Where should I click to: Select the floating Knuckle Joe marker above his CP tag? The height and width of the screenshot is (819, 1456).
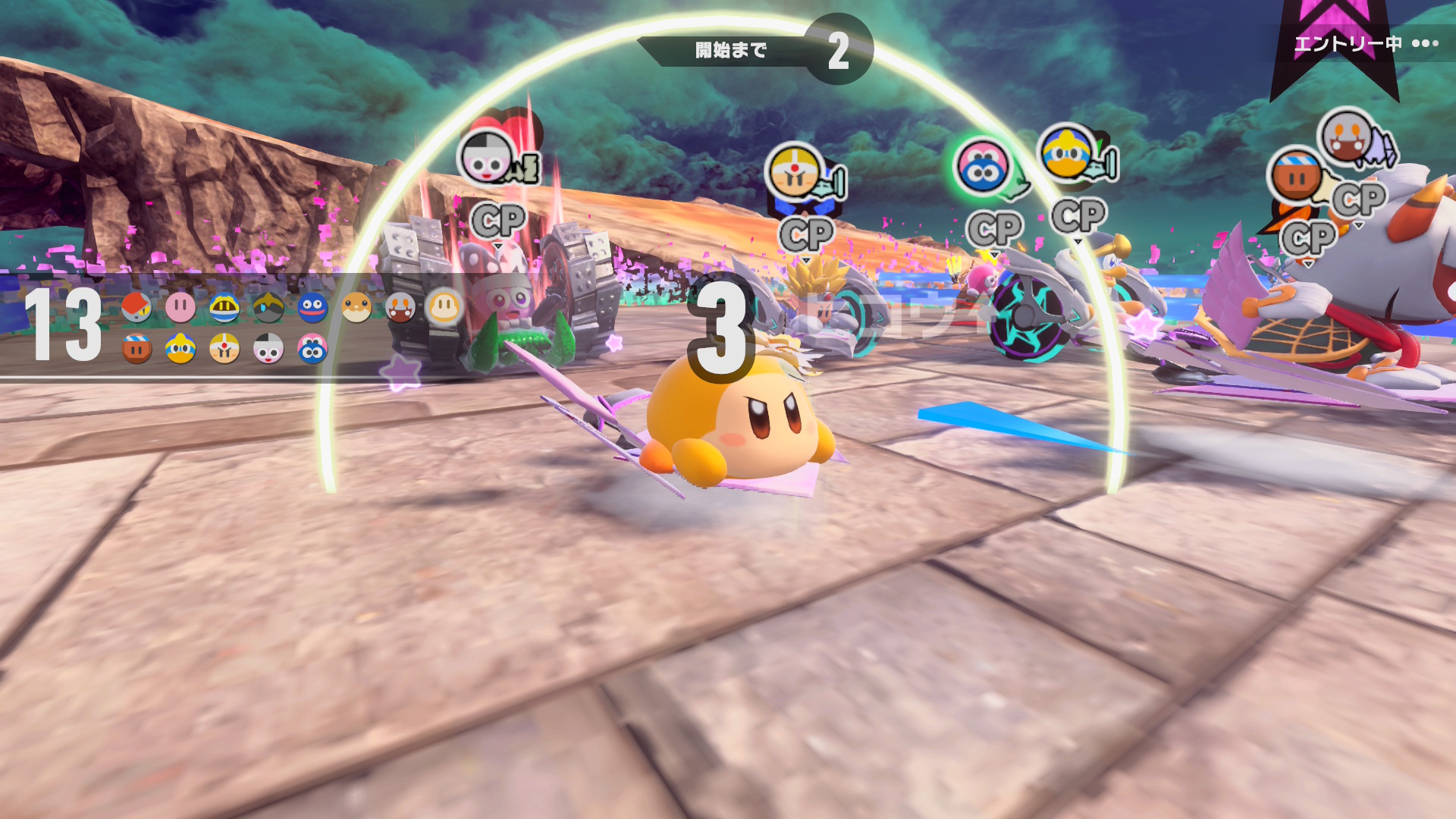795,171
